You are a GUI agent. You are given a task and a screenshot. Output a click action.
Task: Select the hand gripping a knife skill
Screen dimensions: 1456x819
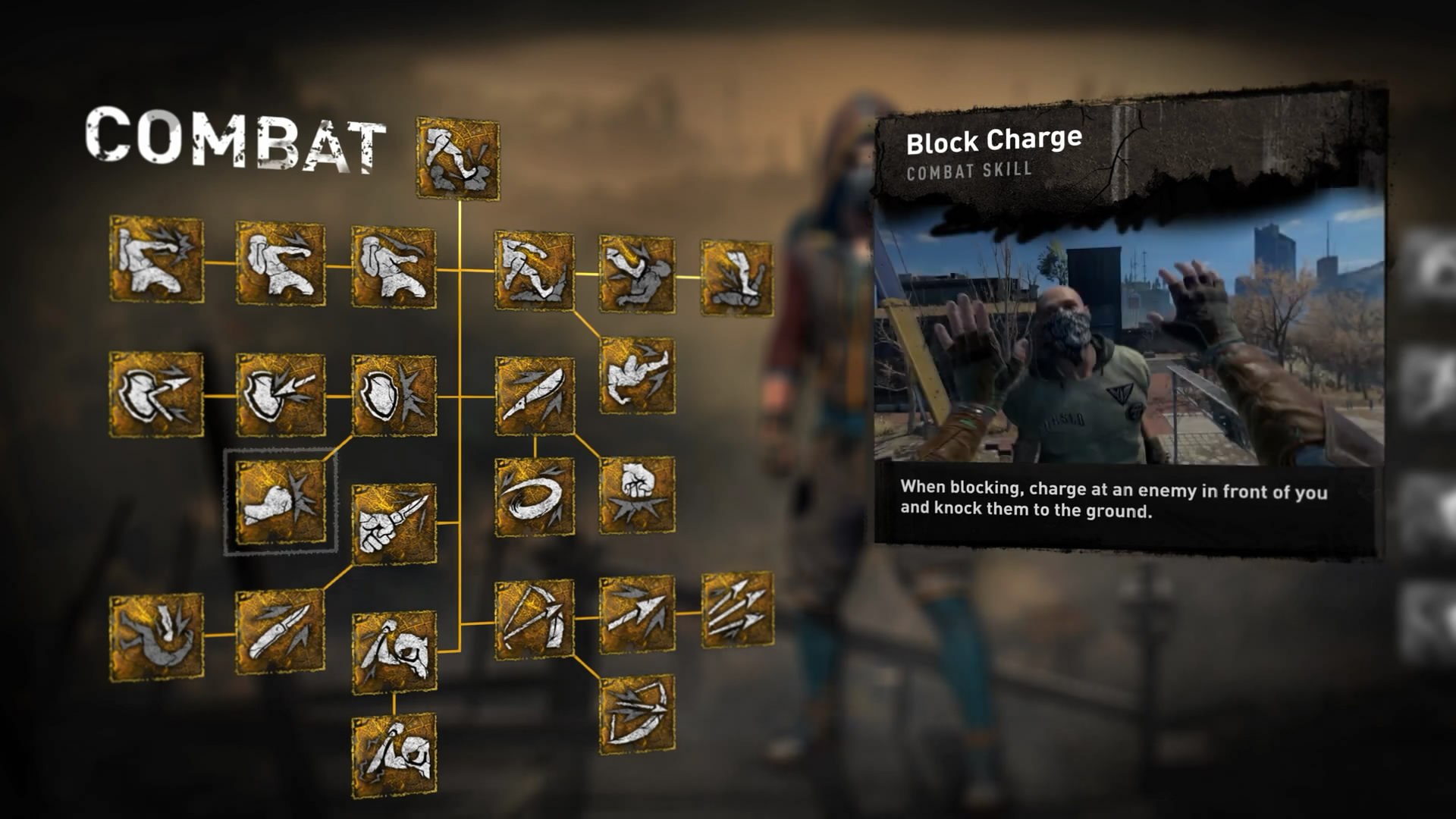coord(394,523)
